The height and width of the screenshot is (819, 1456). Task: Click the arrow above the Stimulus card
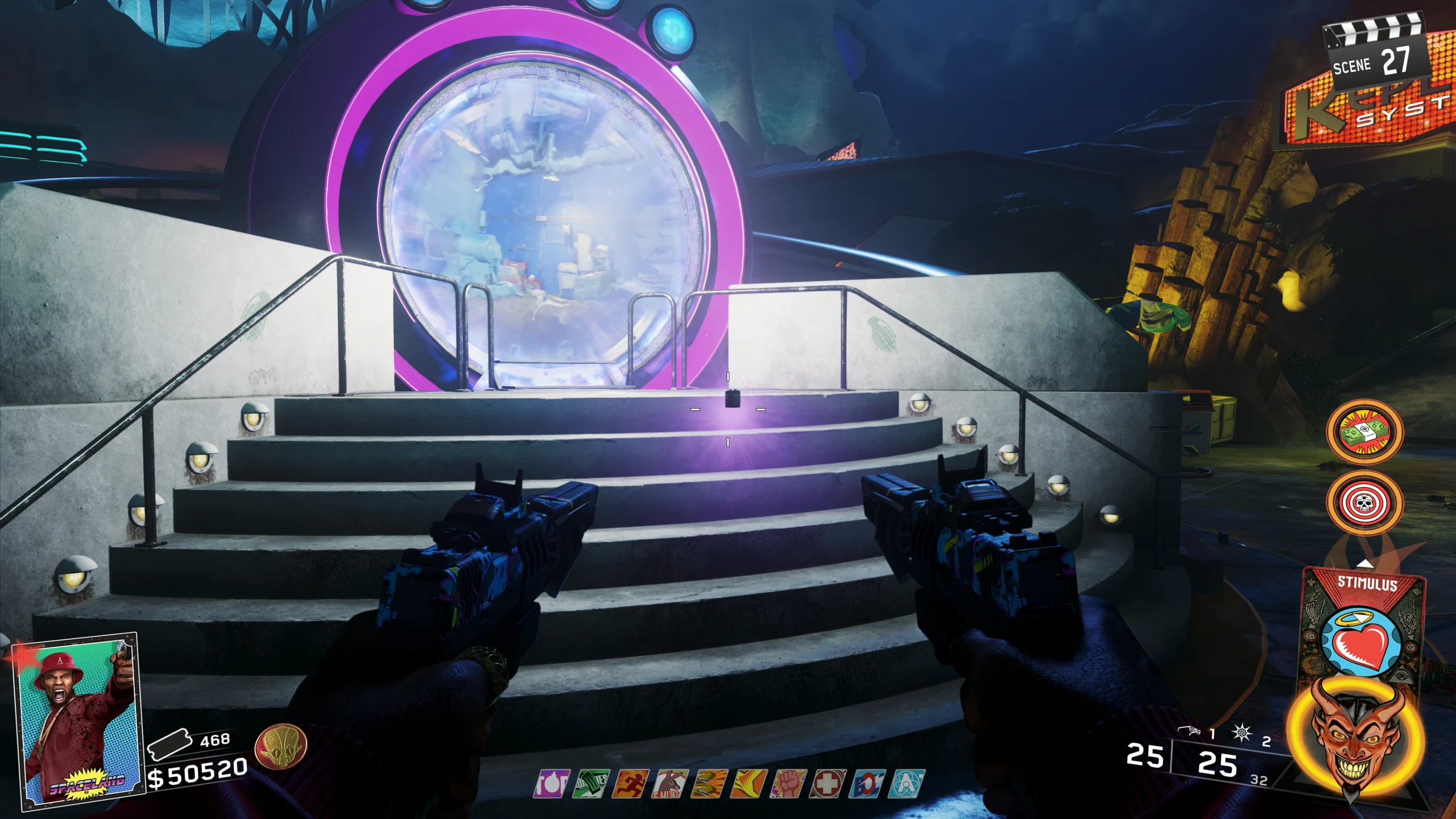coord(1365,564)
